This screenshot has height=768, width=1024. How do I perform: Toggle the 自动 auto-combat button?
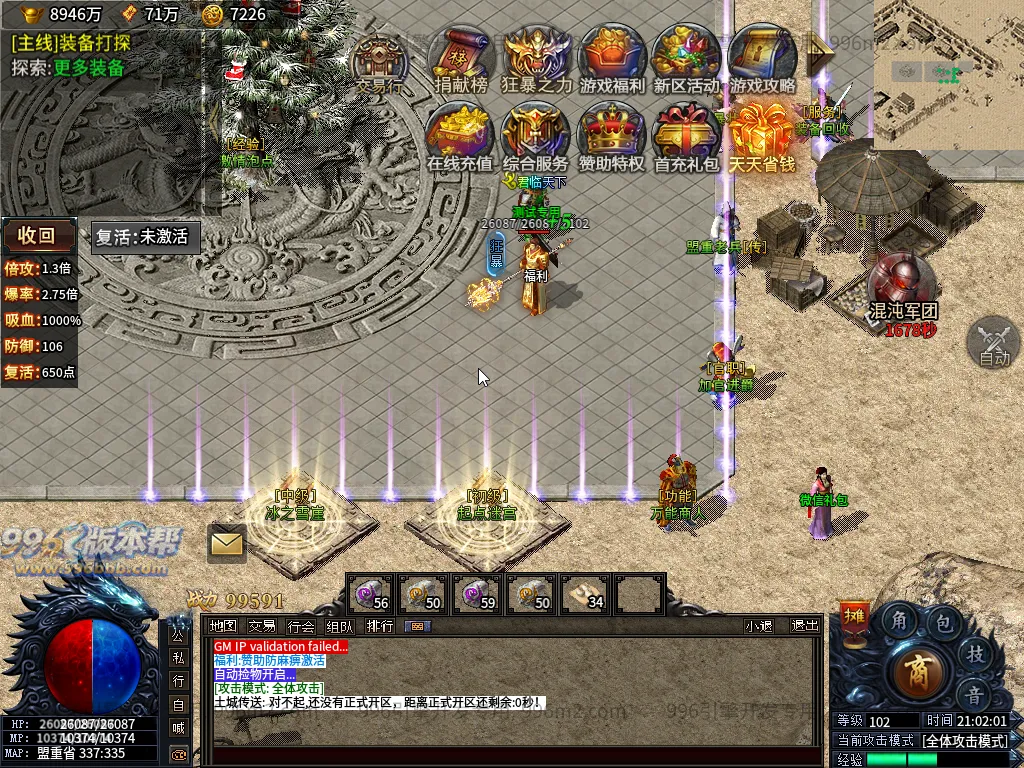pos(994,343)
